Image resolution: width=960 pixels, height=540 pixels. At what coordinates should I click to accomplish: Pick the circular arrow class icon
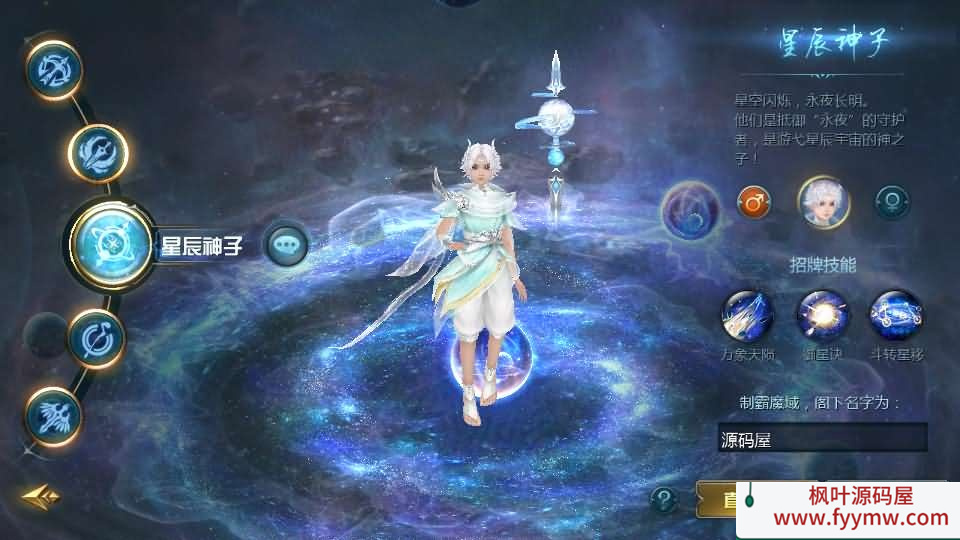point(96,336)
